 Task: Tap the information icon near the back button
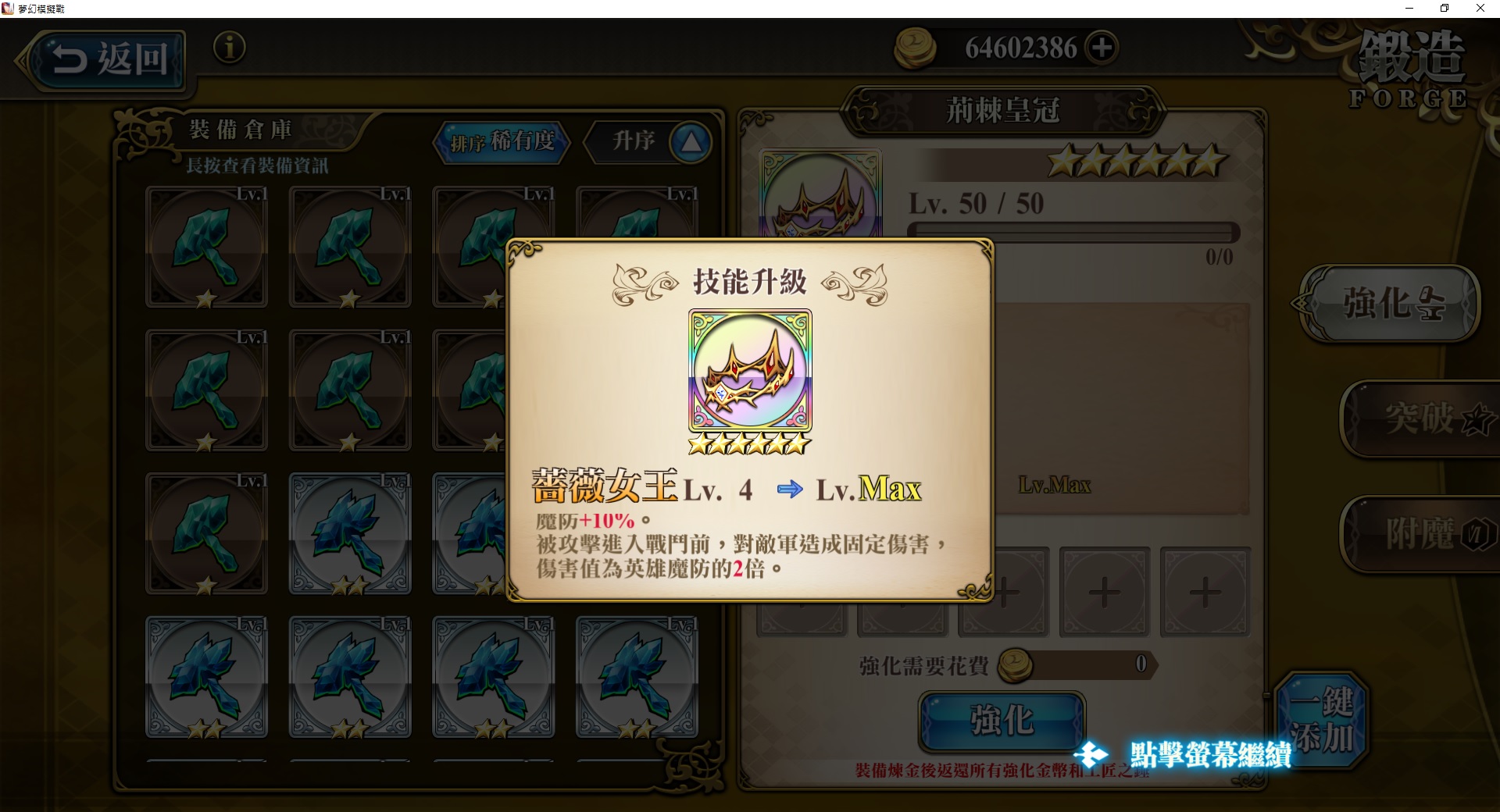(229, 48)
